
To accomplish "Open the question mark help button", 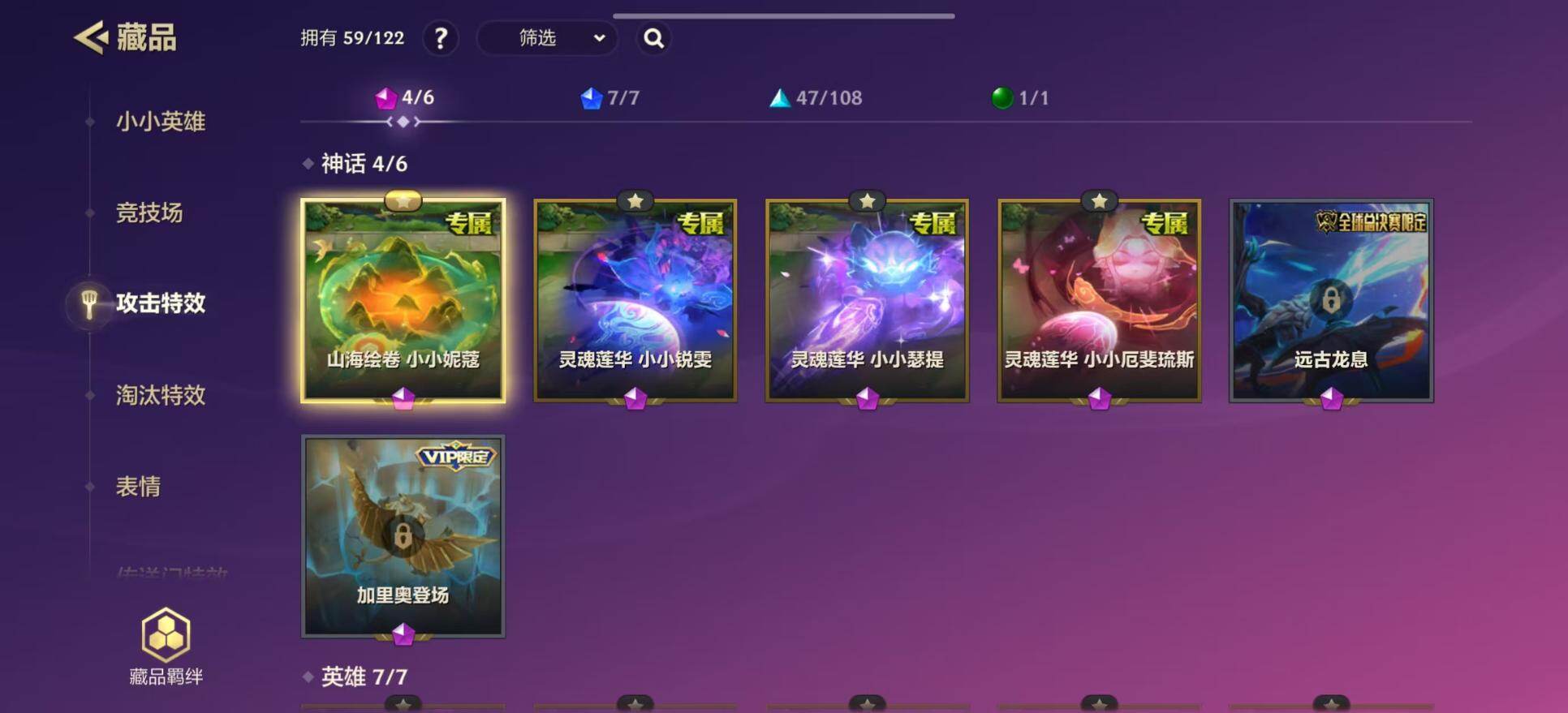I will point(441,38).
